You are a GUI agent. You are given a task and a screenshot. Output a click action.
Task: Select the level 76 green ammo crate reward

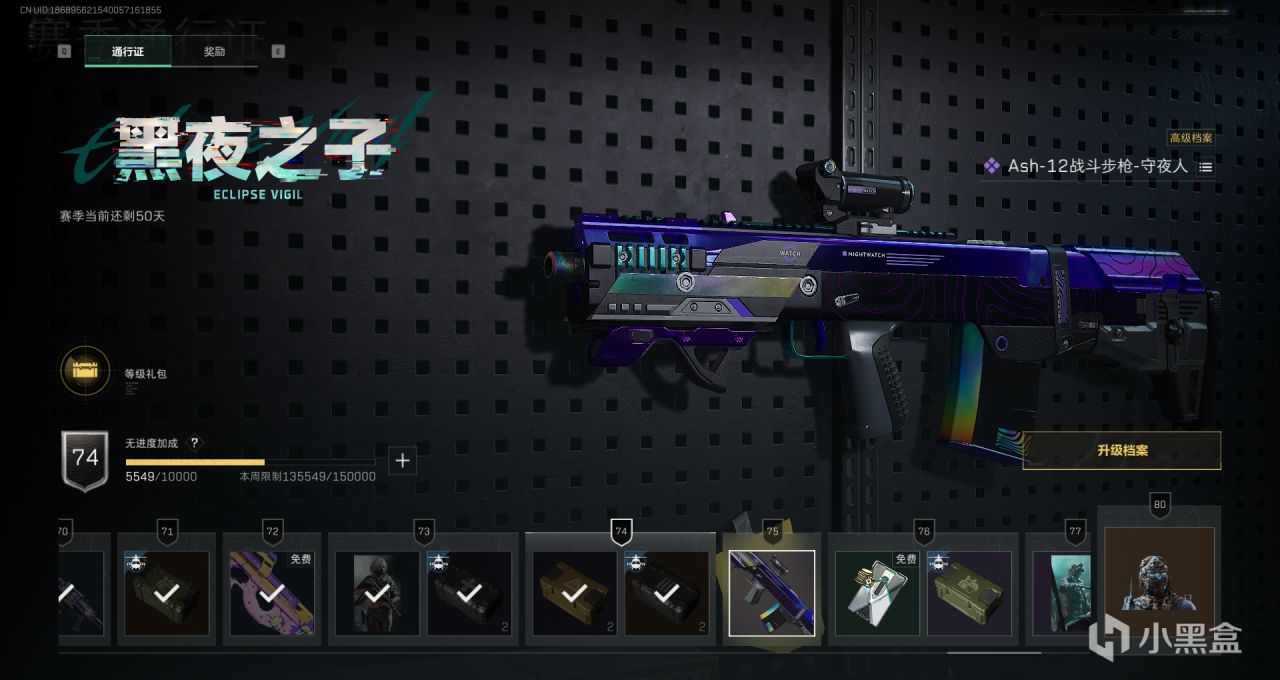[x=969, y=593]
